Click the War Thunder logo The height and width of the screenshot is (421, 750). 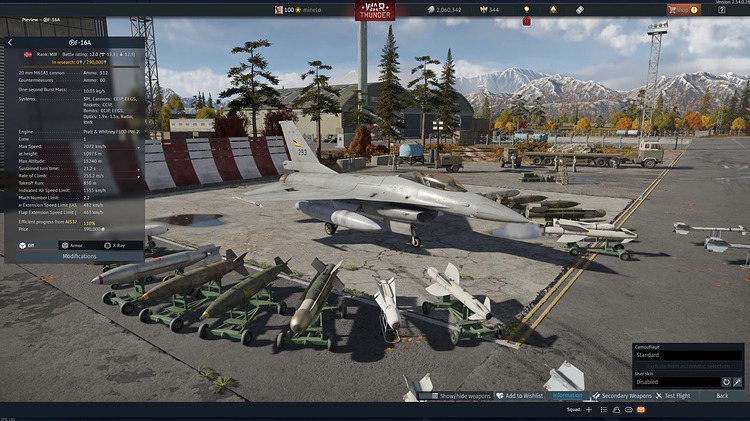click(375, 11)
